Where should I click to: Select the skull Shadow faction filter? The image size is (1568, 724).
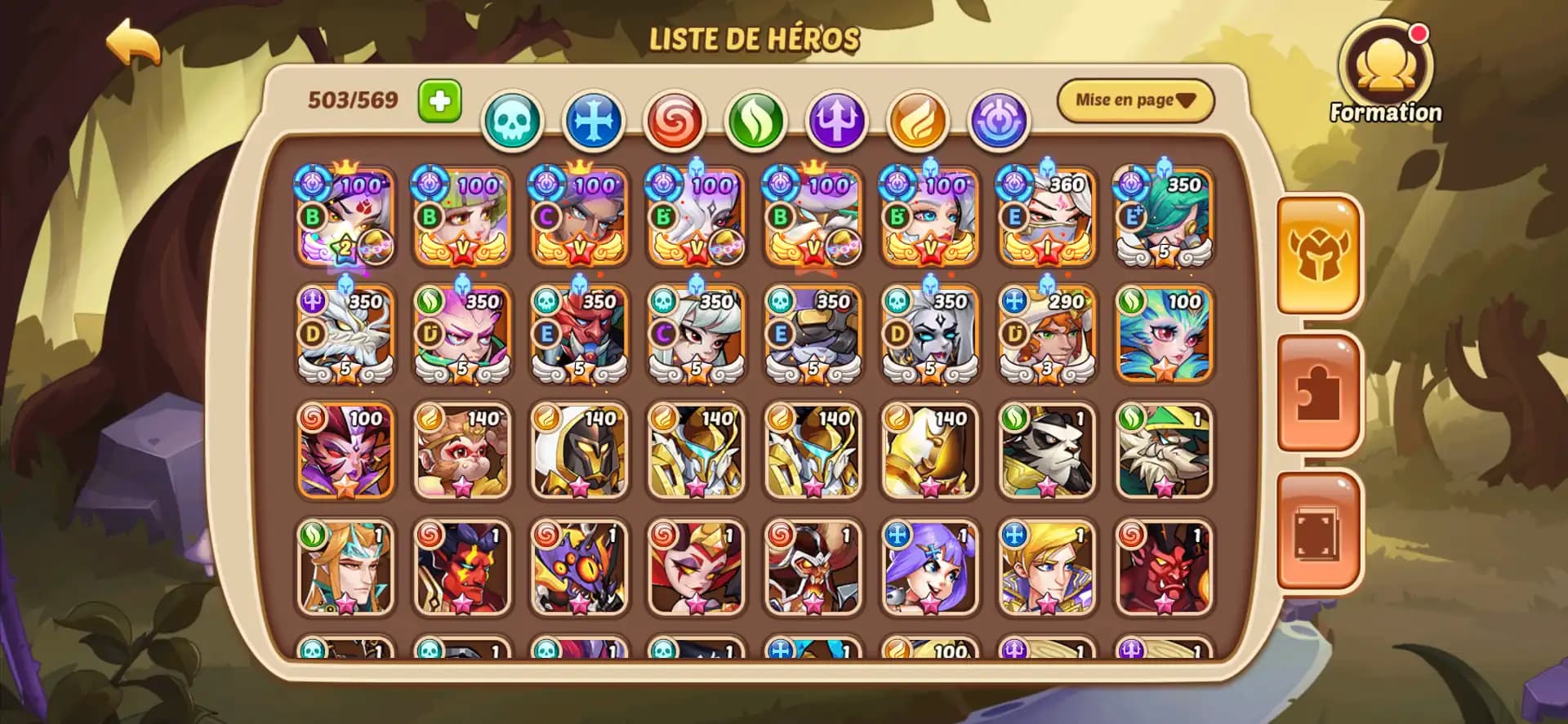(512, 119)
